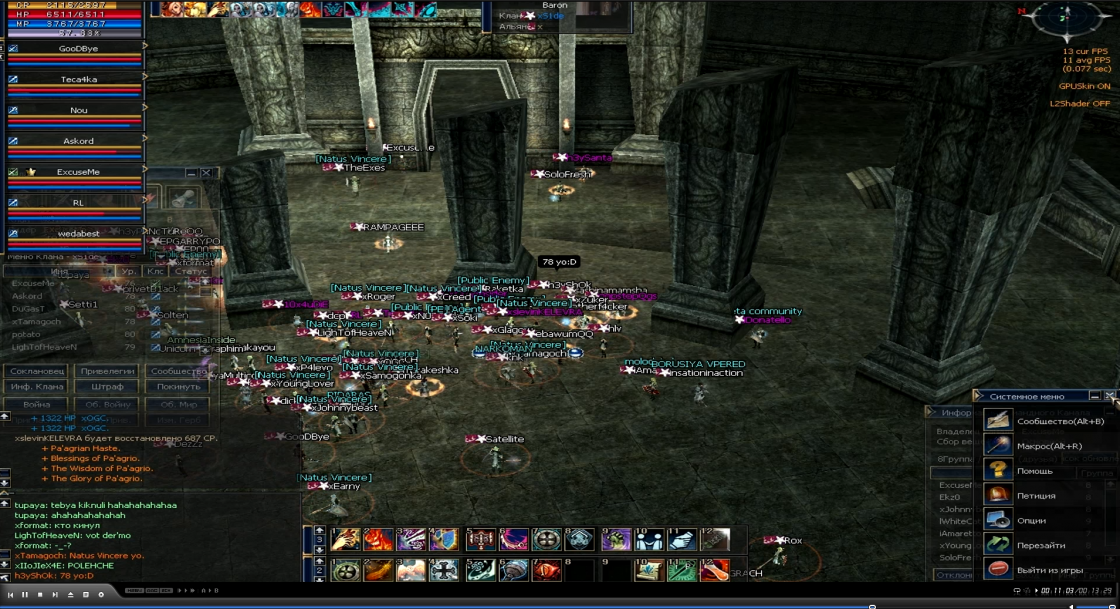Open the radar minimap

point(1065,20)
